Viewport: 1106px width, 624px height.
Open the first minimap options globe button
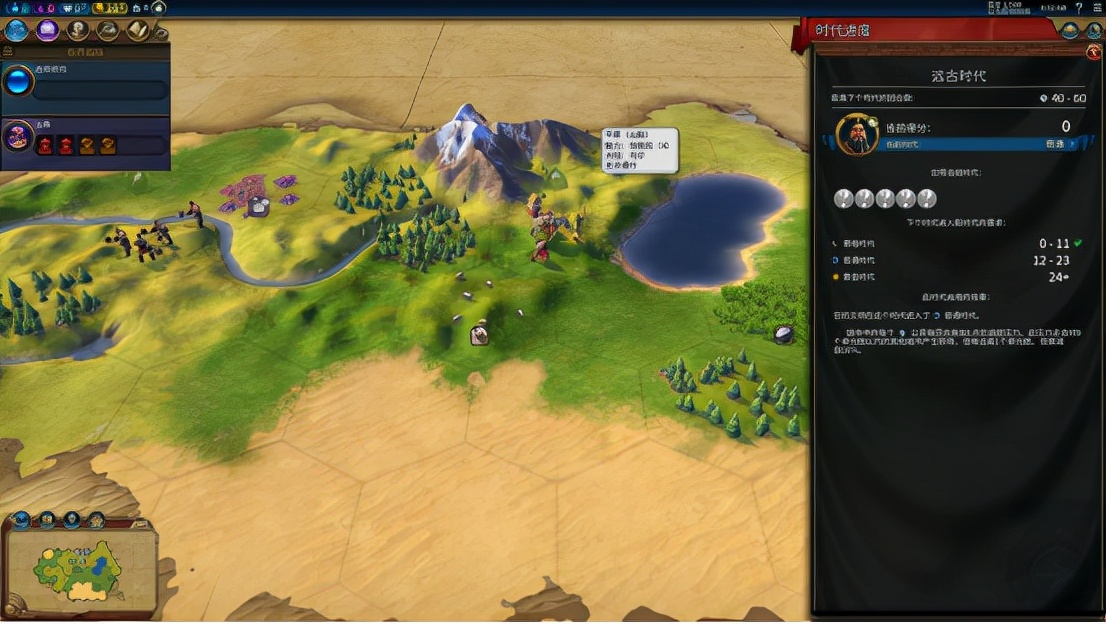click(x=21, y=520)
